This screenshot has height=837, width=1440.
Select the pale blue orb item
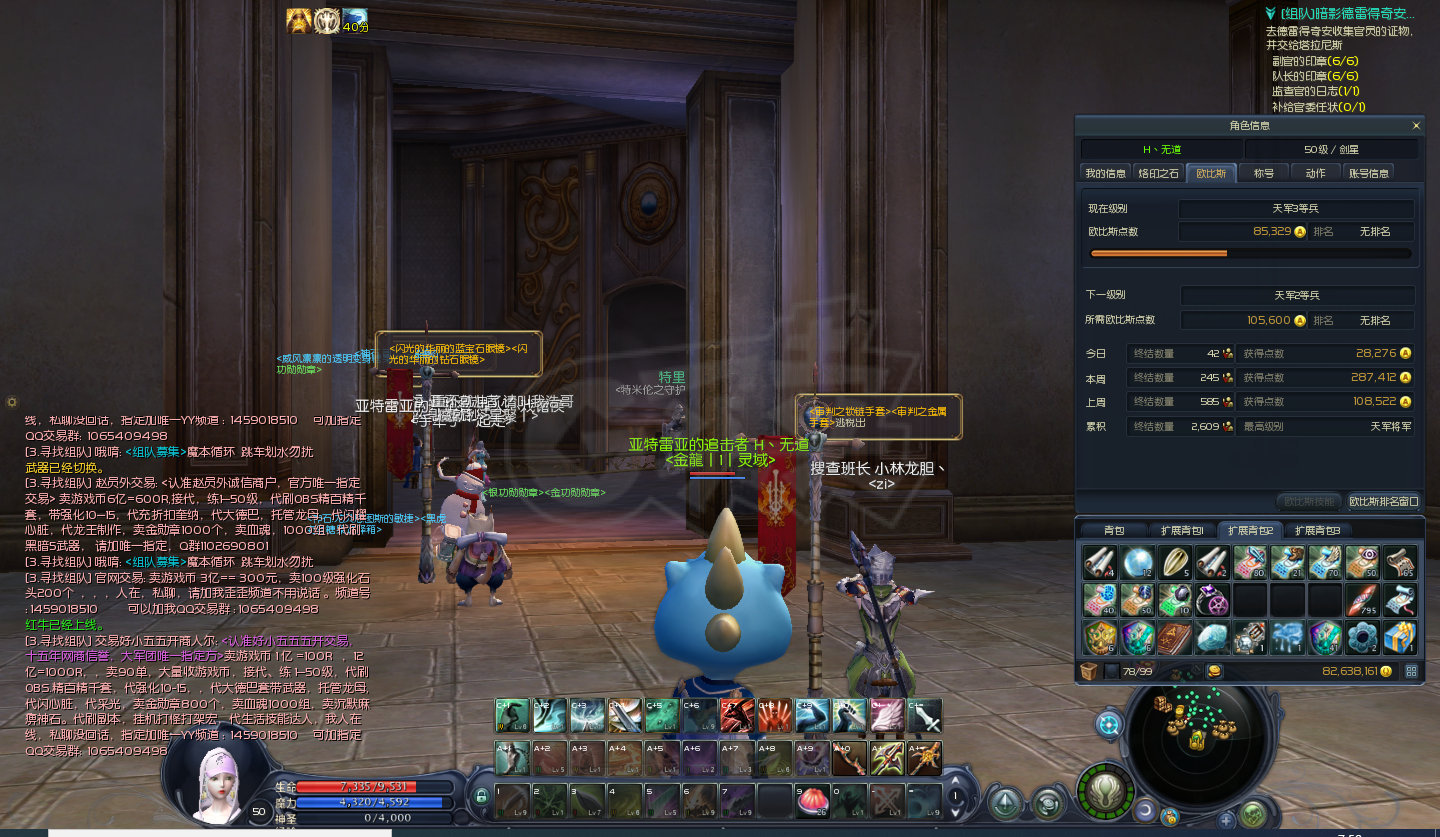[1138, 563]
